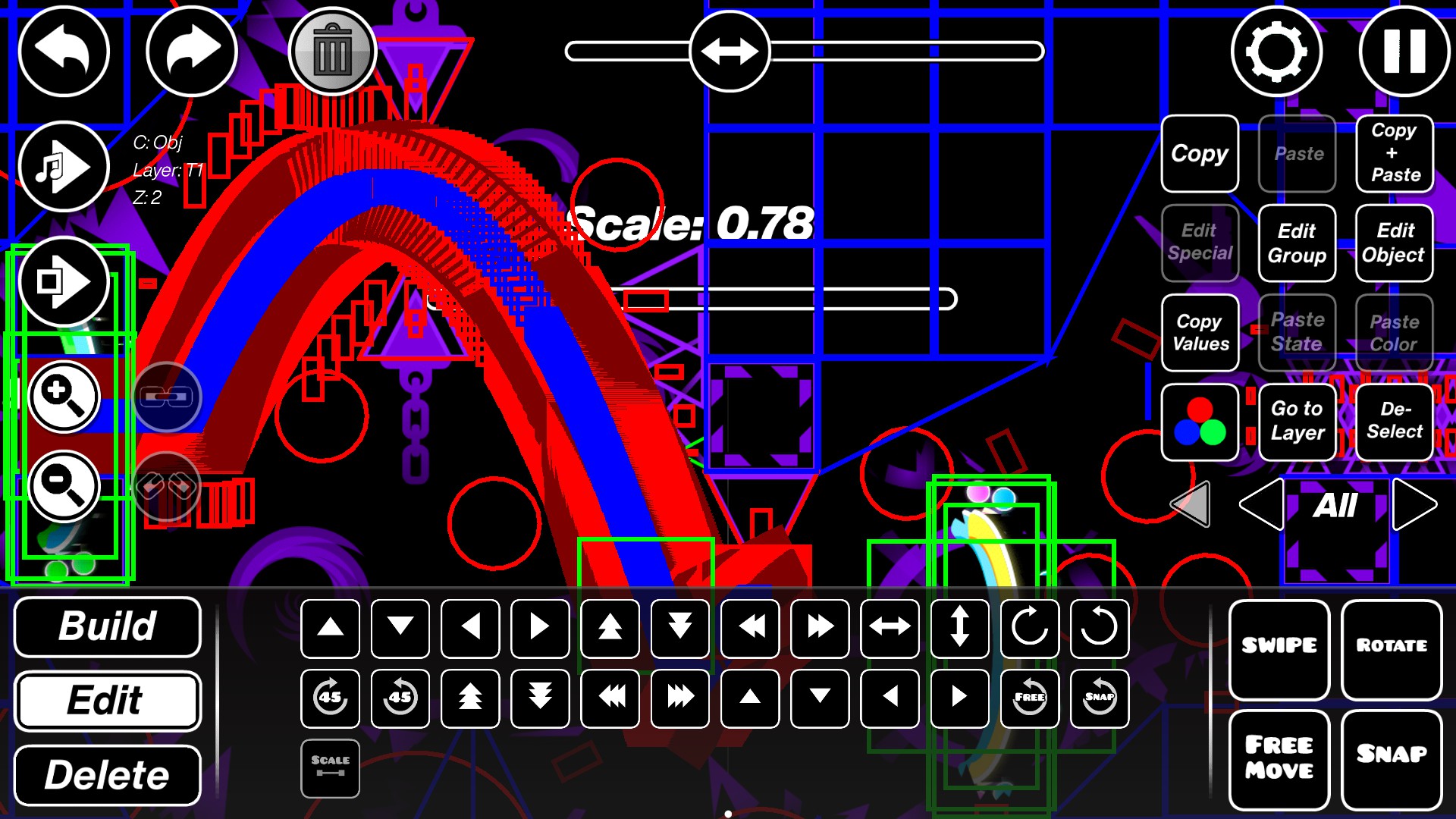Viewport: 1456px width, 819px height.
Task: Switch to the Delete tab
Action: click(x=107, y=774)
